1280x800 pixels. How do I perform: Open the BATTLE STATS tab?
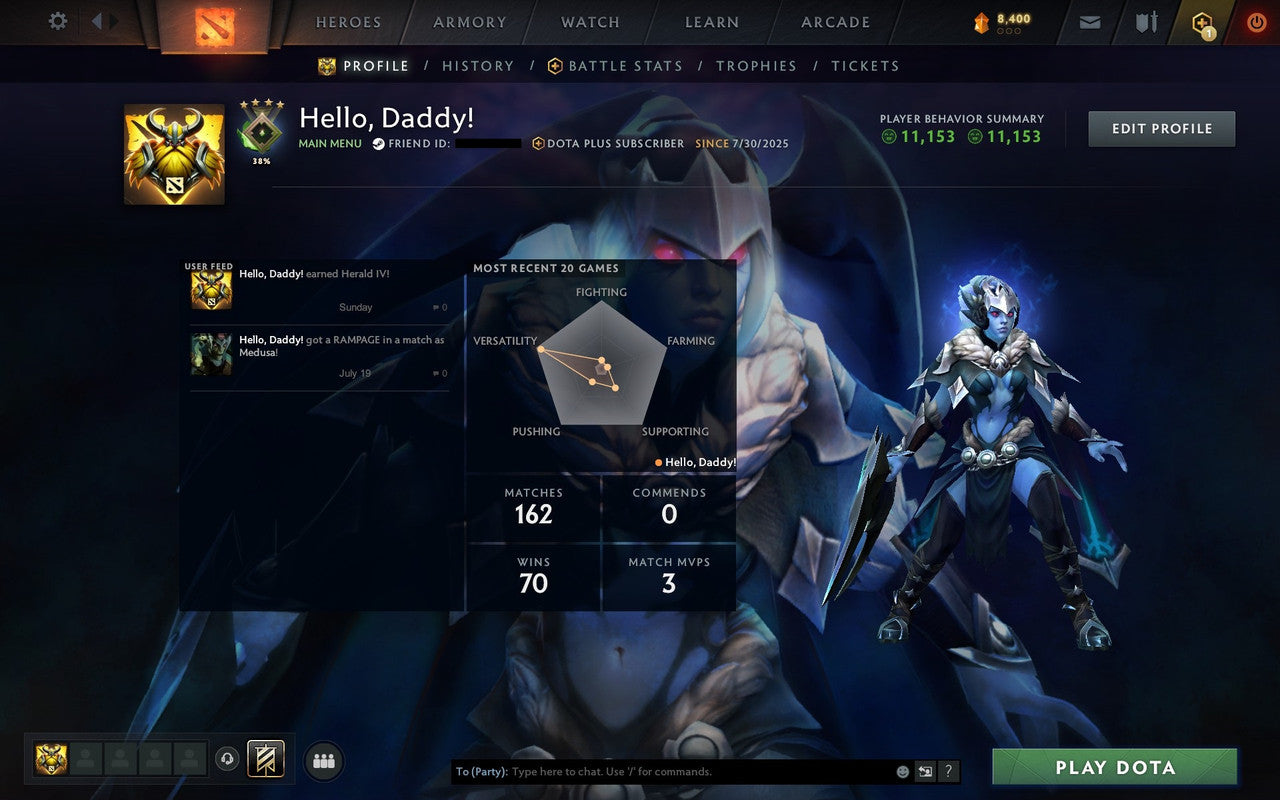625,66
